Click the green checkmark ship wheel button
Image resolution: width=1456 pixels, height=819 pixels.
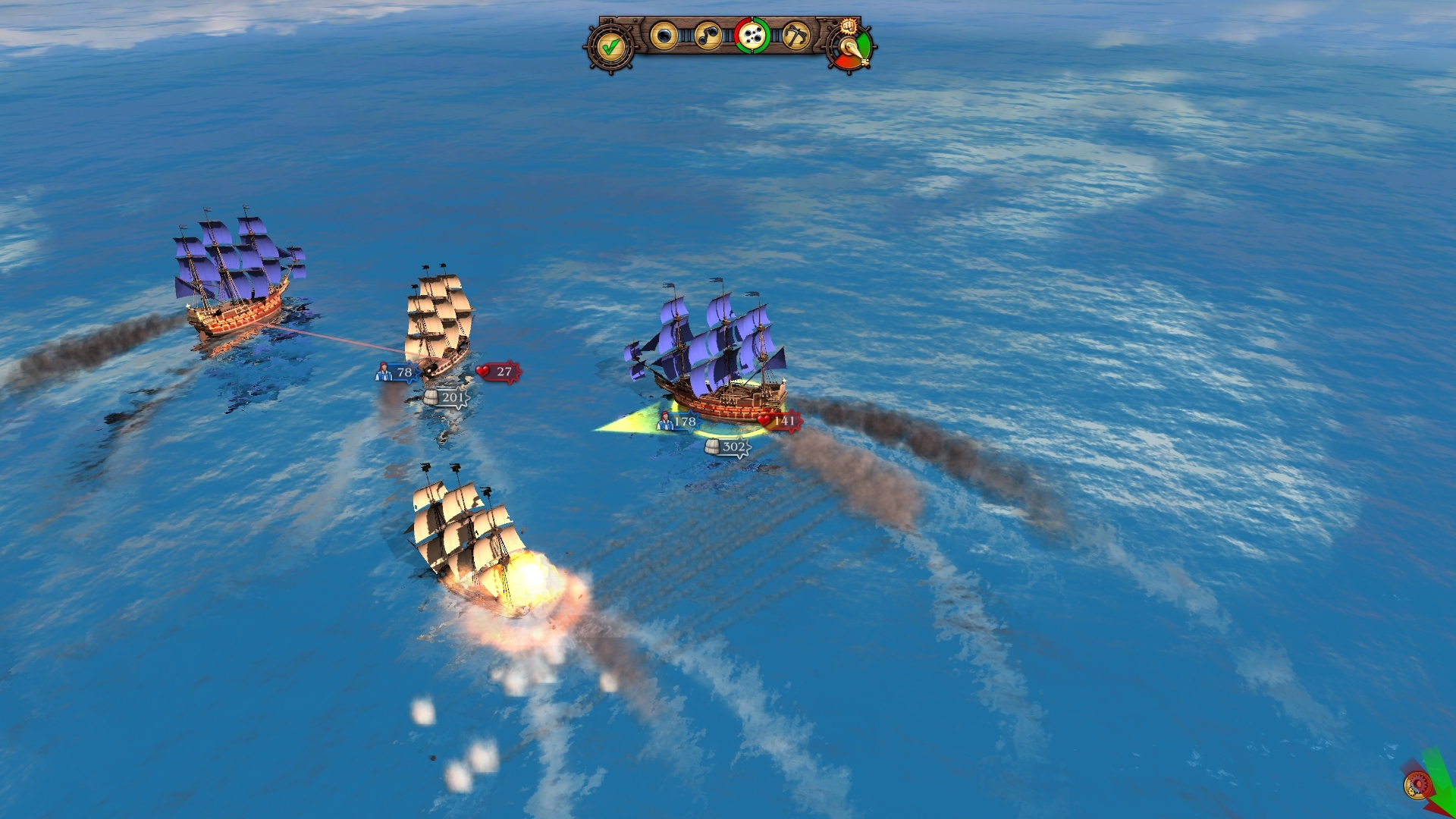coord(610,47)
